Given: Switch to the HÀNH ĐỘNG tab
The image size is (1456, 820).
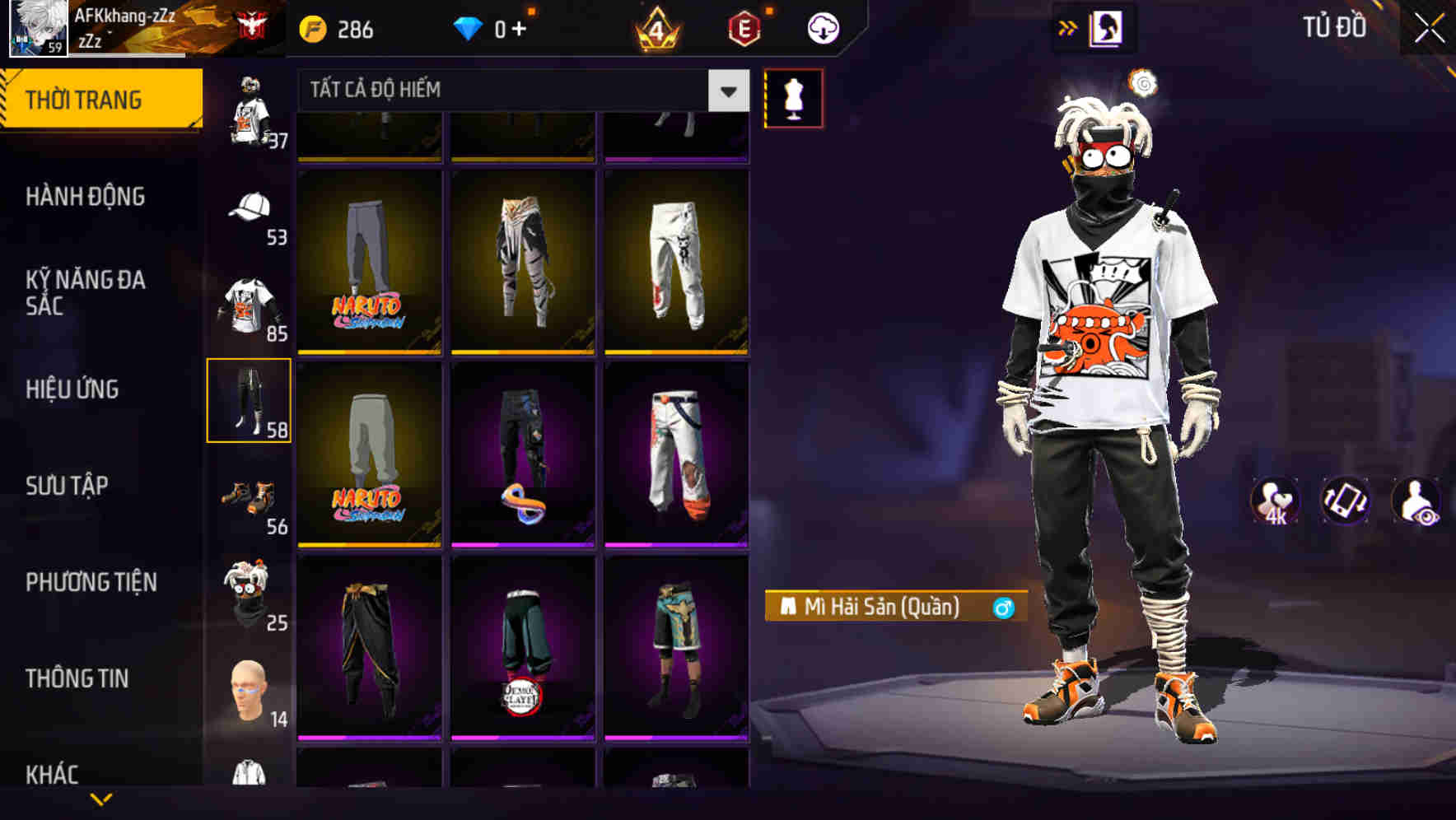Looking at the screenshot, I should pos(86,197).
